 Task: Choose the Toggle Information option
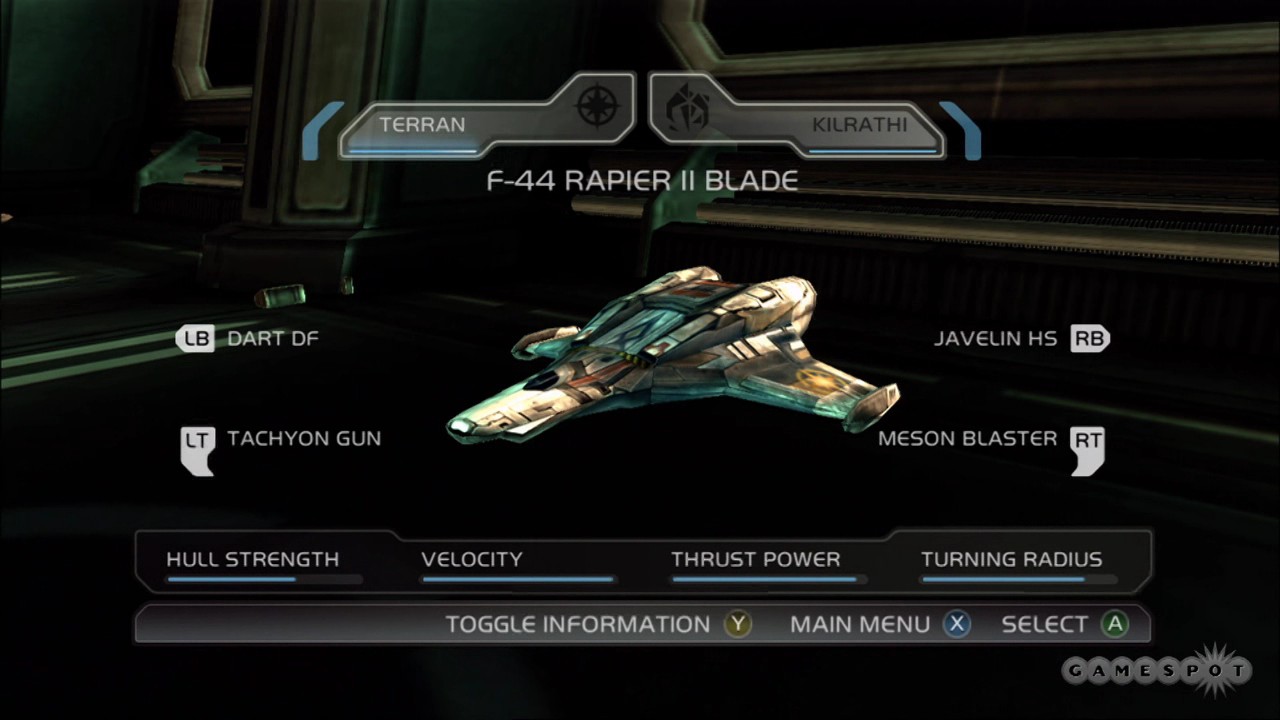coord(596,624)
